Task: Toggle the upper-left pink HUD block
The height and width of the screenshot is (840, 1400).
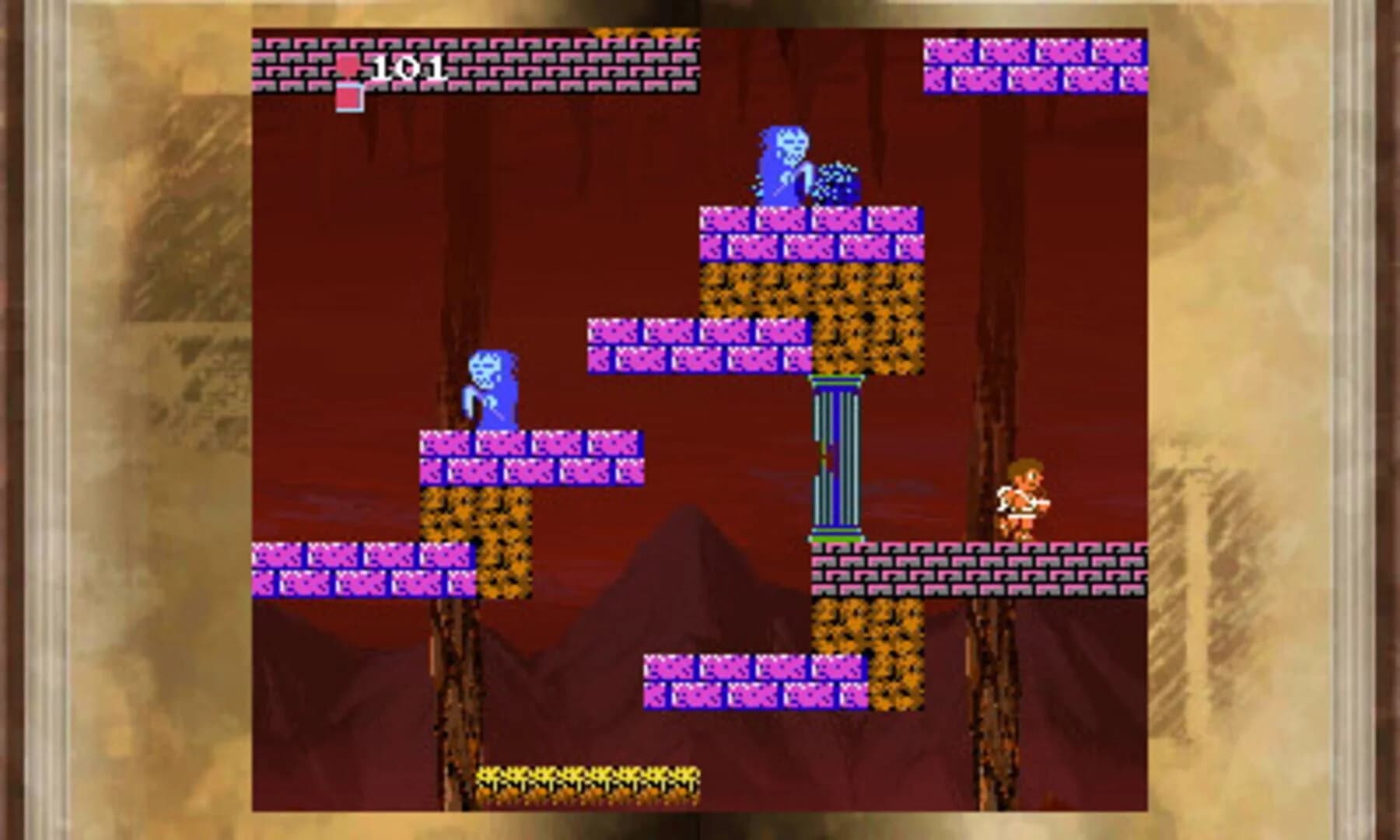Action: tap(348, 65)
